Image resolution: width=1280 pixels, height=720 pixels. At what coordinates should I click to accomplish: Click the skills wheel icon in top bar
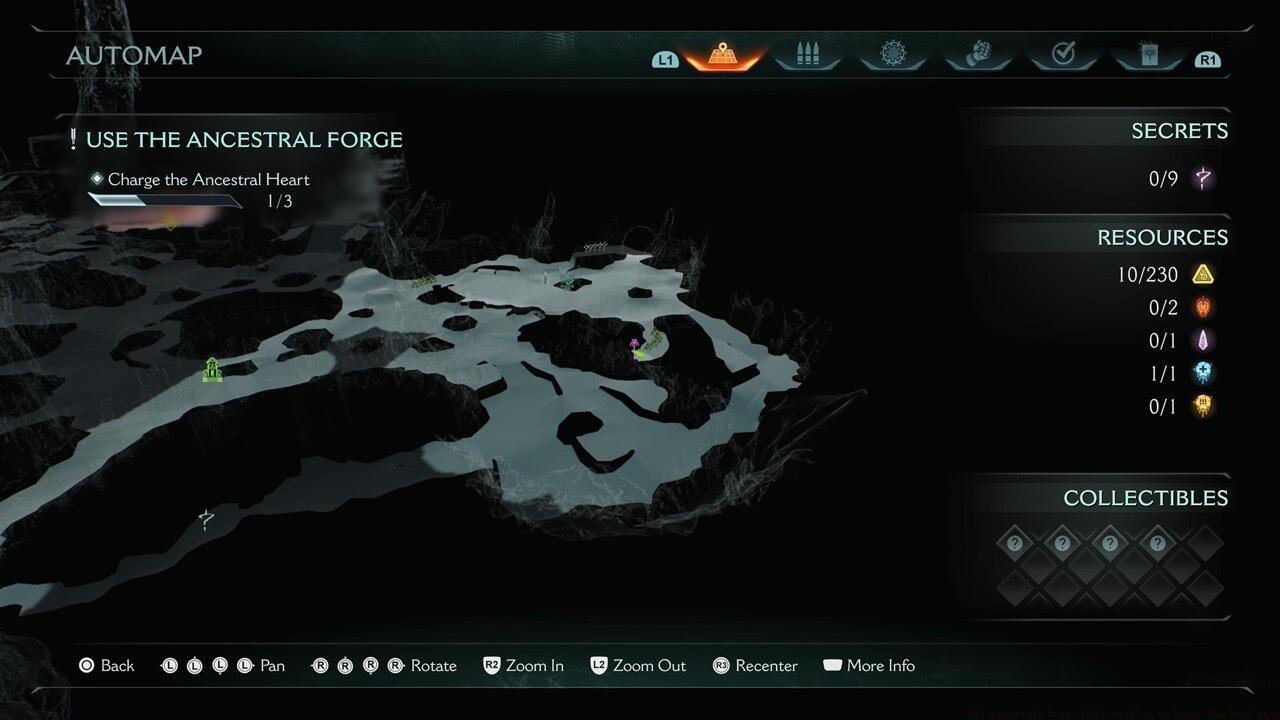tap(893, 53)
